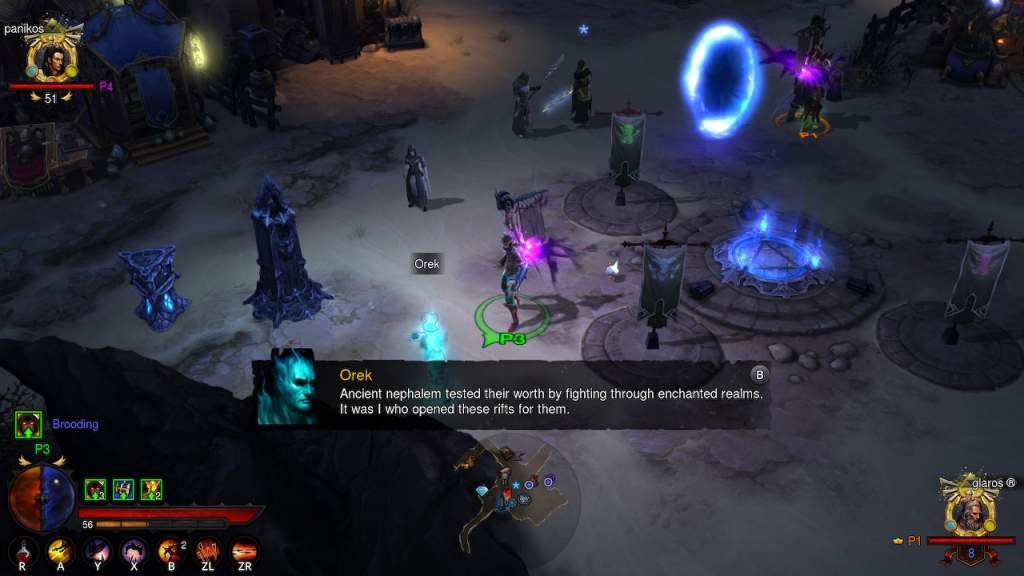Screen dimensions: 1024x576
Task: Use the red health potion
Action: coord(23,551)
